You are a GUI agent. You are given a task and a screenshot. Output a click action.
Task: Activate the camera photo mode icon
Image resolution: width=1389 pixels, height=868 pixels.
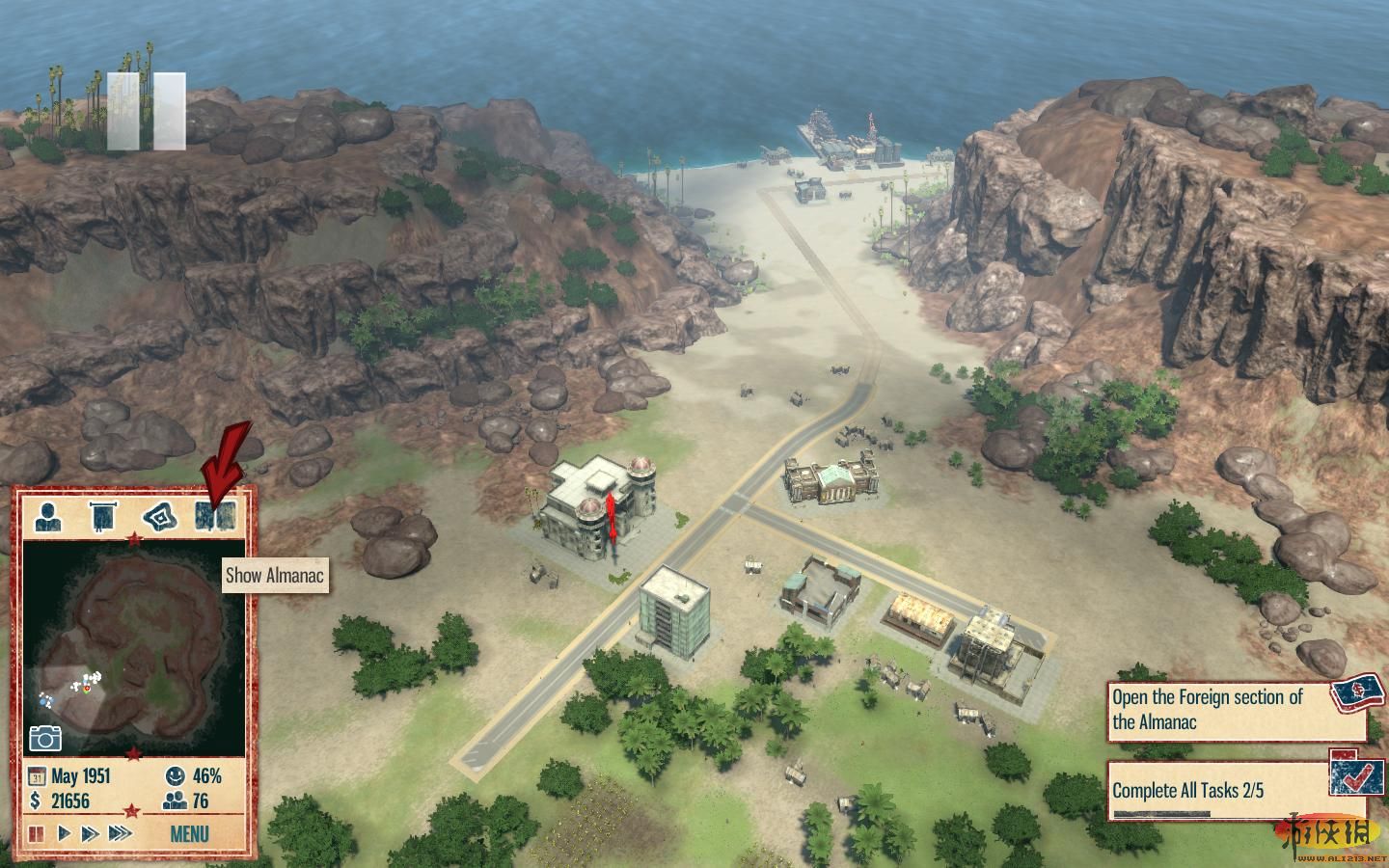point(45,738)
